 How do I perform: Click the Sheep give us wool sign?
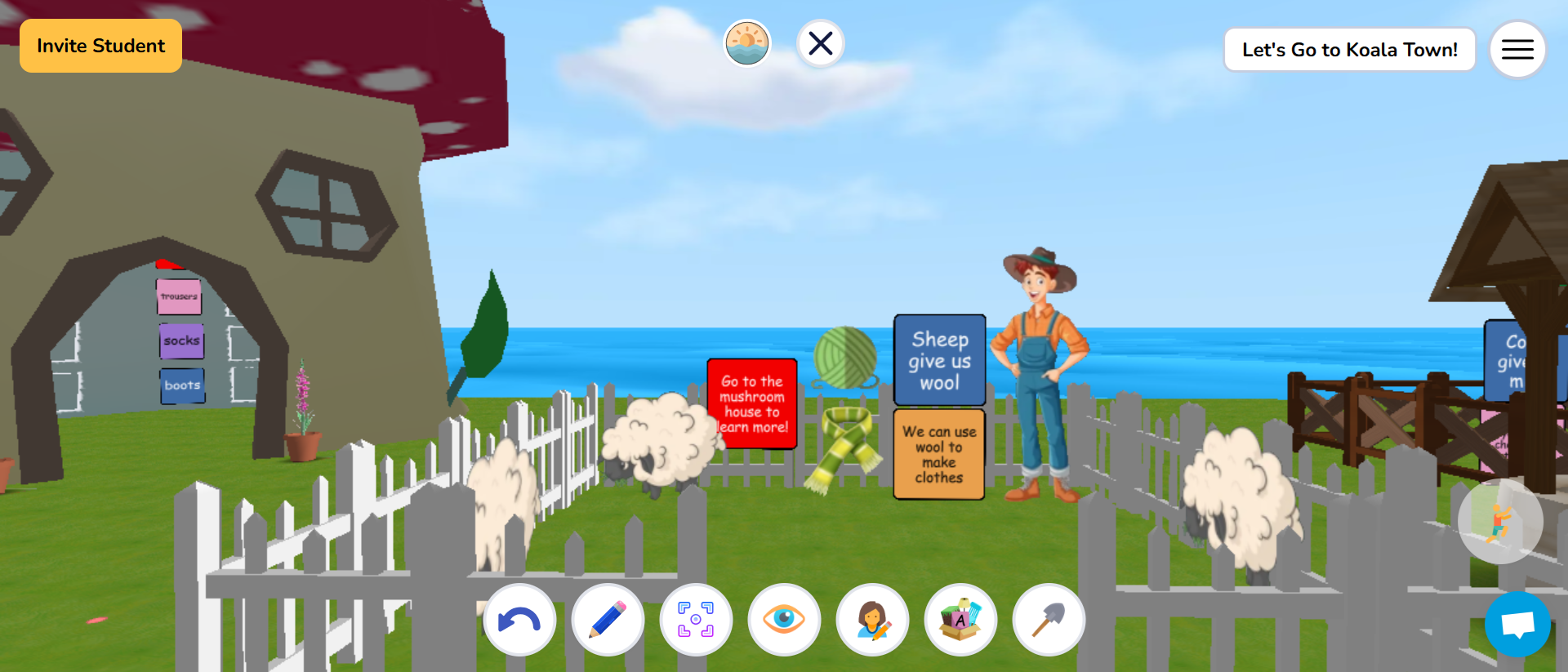(x=938, y=359)
